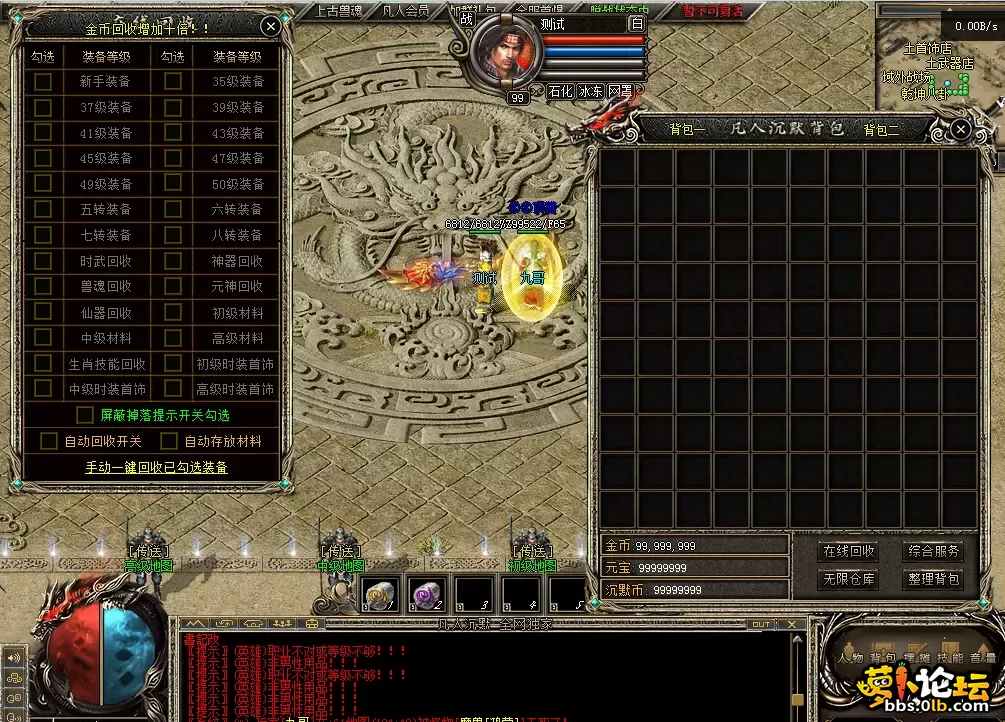Check the 35级装备 recycle box

pos(173,82)
